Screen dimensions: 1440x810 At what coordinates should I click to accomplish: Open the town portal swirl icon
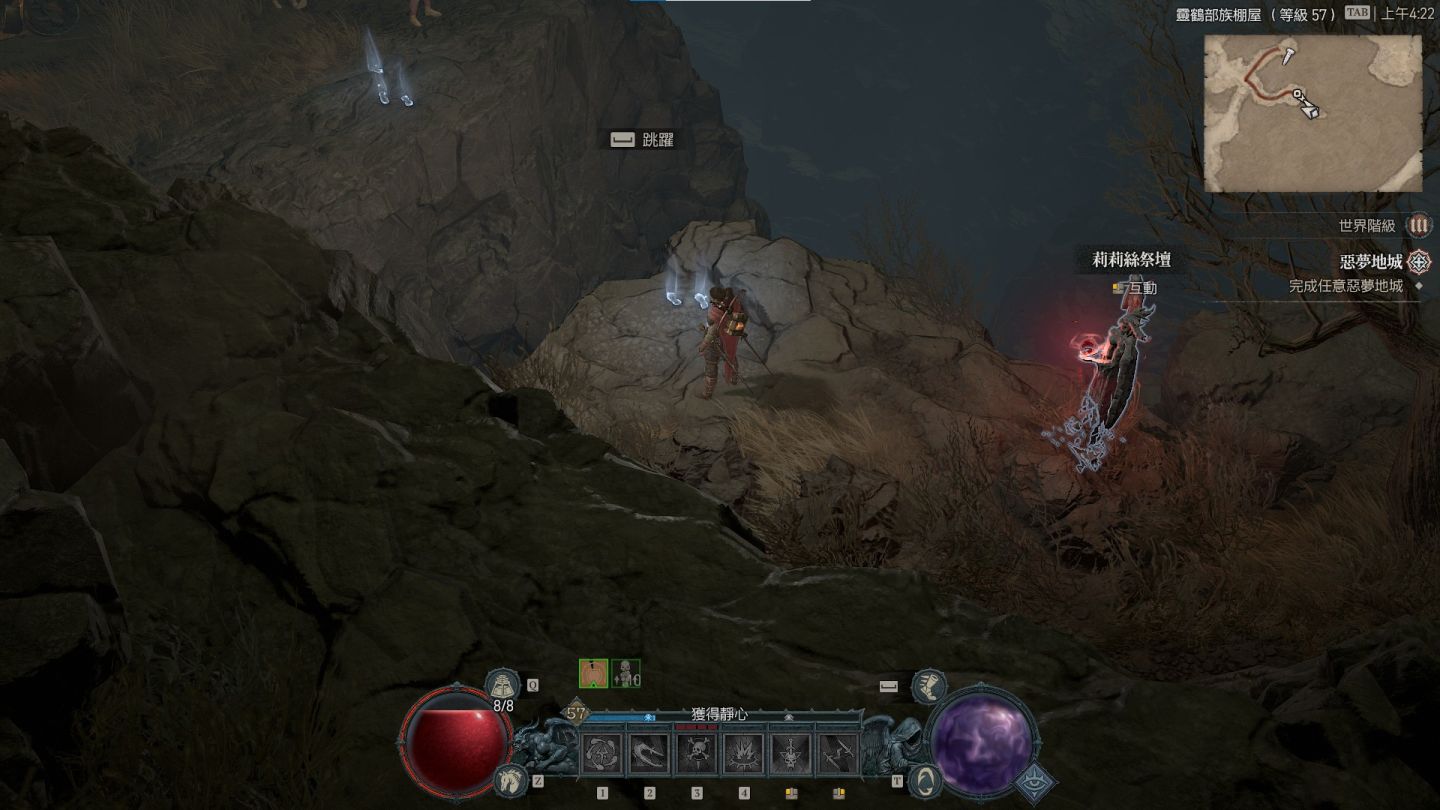(x=925, y=778)
